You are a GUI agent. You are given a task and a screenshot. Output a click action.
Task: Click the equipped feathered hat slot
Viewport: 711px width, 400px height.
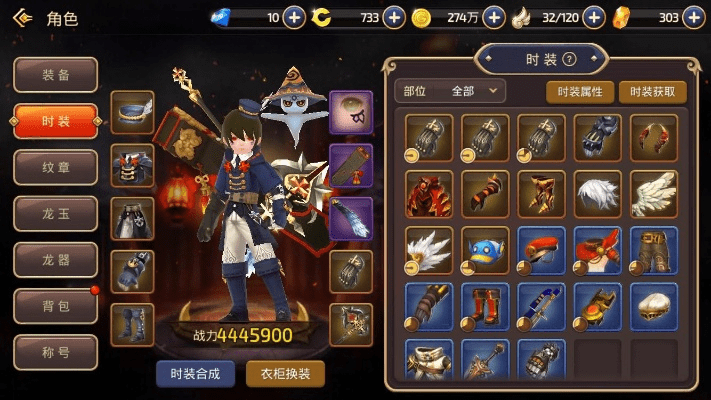[x=132, y=110]
